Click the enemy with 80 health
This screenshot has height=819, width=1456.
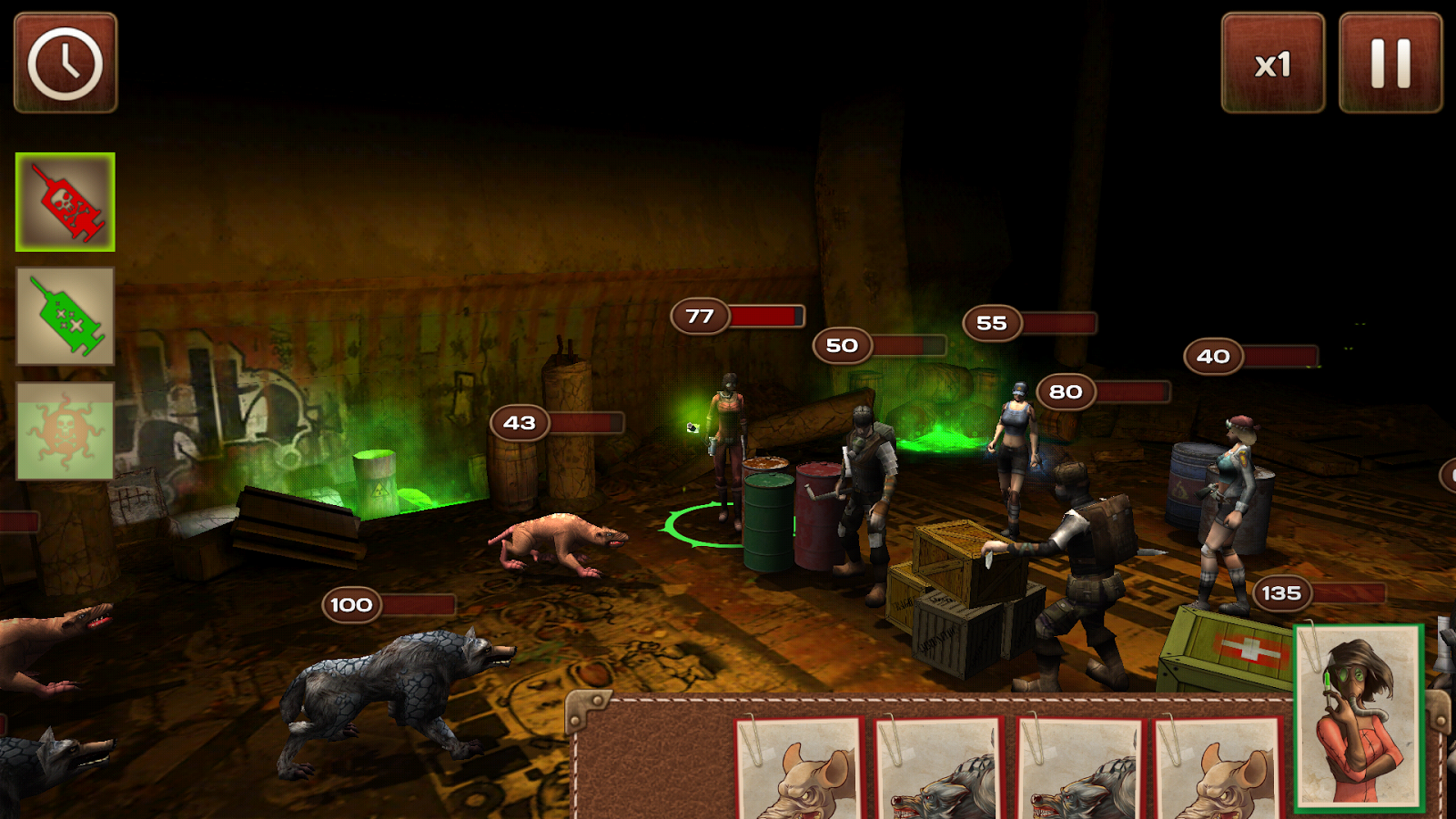pos(1015,446)
